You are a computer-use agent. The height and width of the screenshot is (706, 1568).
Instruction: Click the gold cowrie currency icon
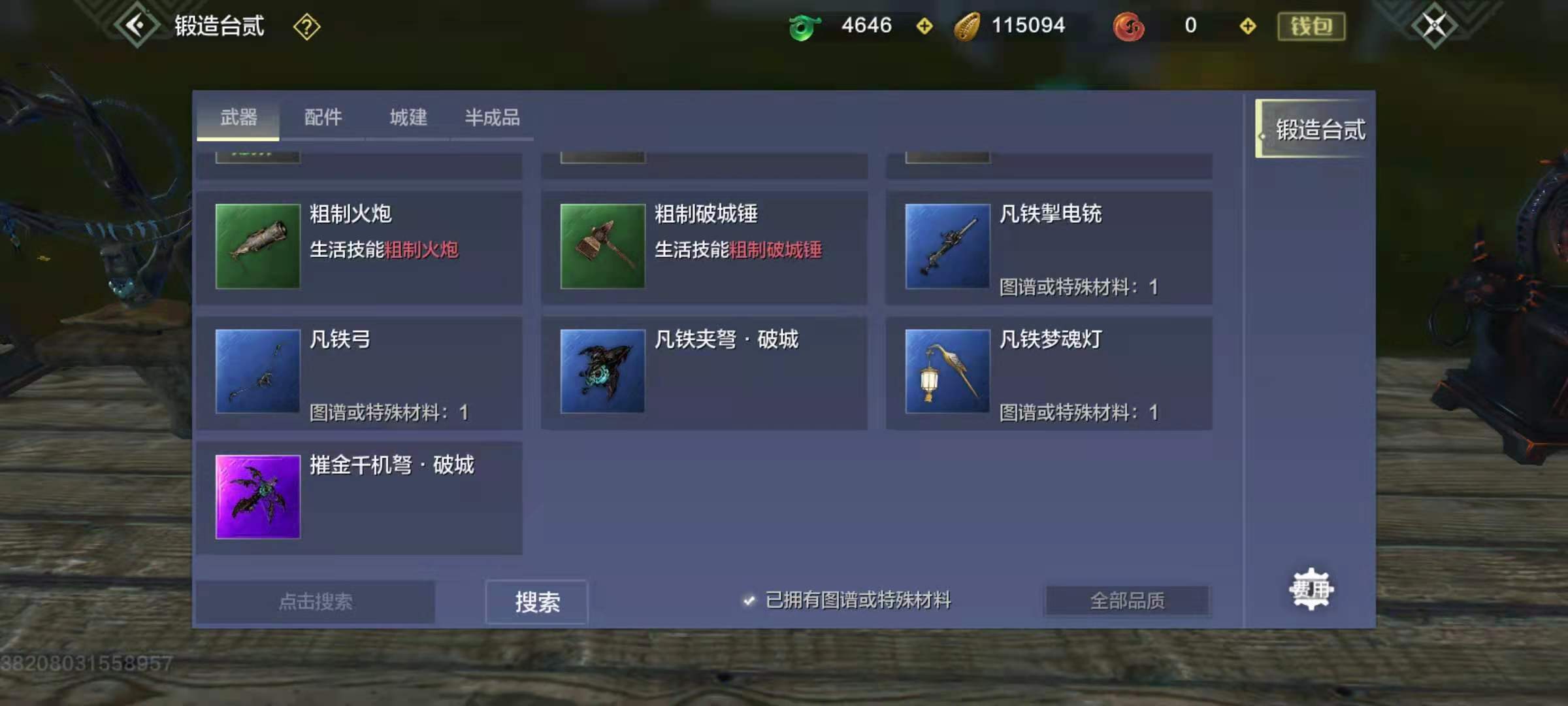pos(968,25)
